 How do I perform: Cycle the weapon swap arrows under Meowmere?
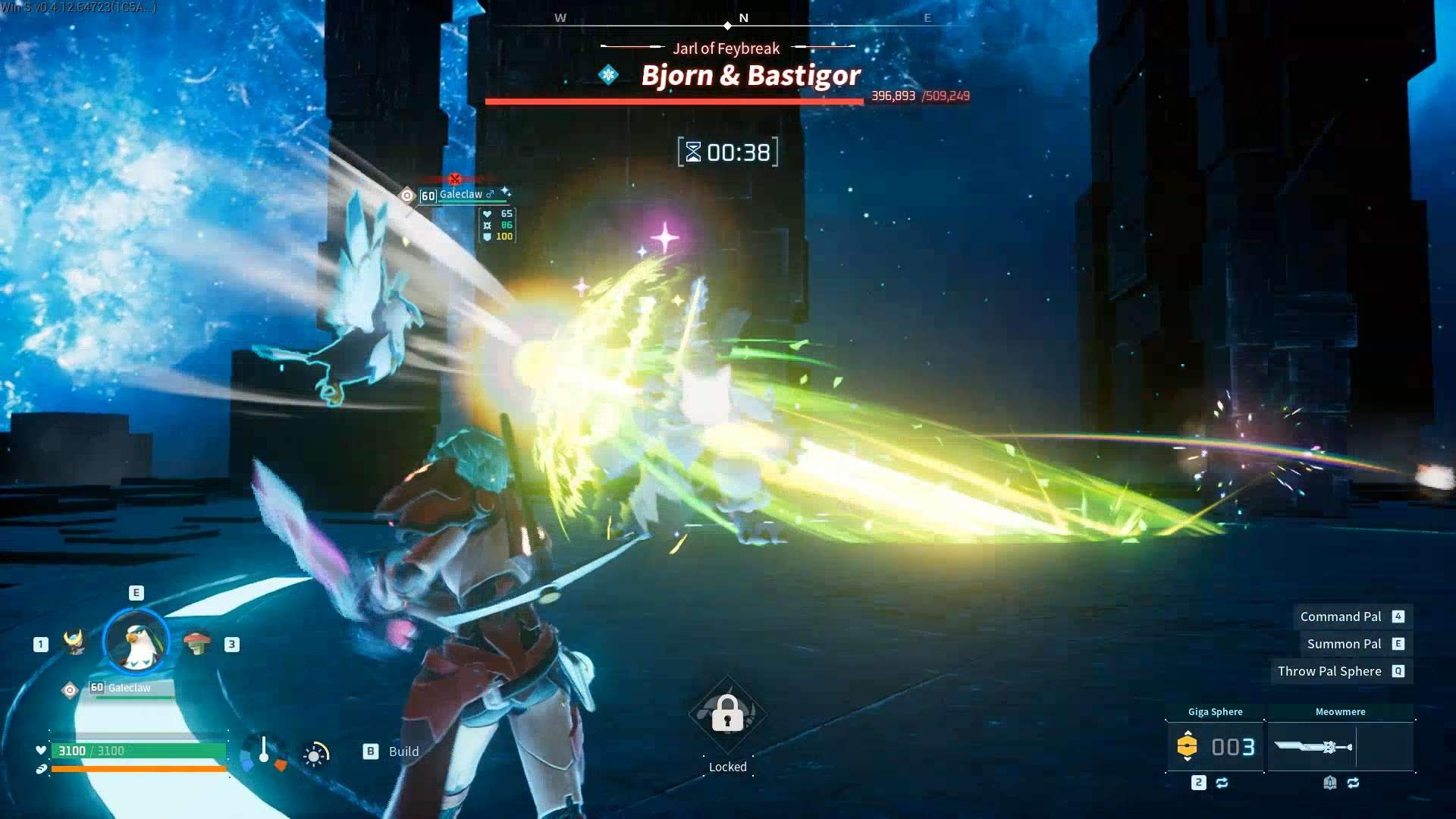(1354, 783)
